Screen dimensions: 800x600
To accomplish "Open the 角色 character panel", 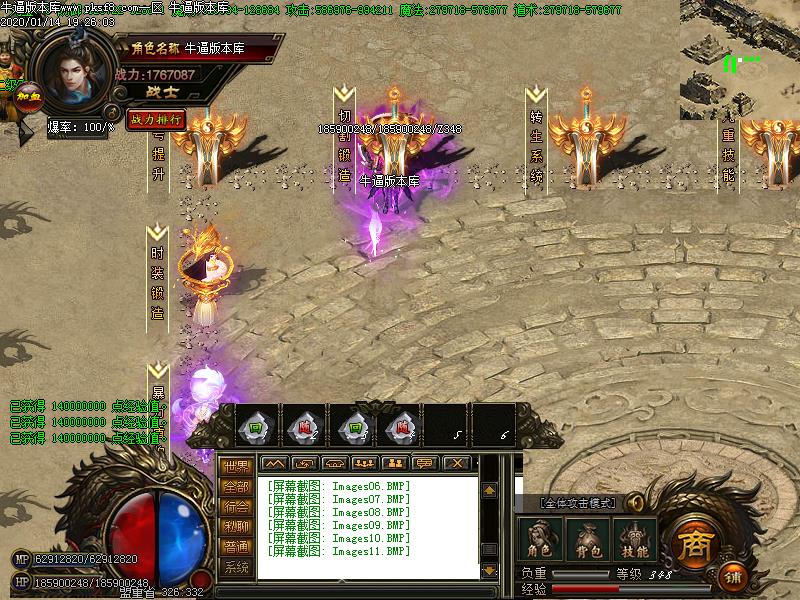I will coord(540,538).
